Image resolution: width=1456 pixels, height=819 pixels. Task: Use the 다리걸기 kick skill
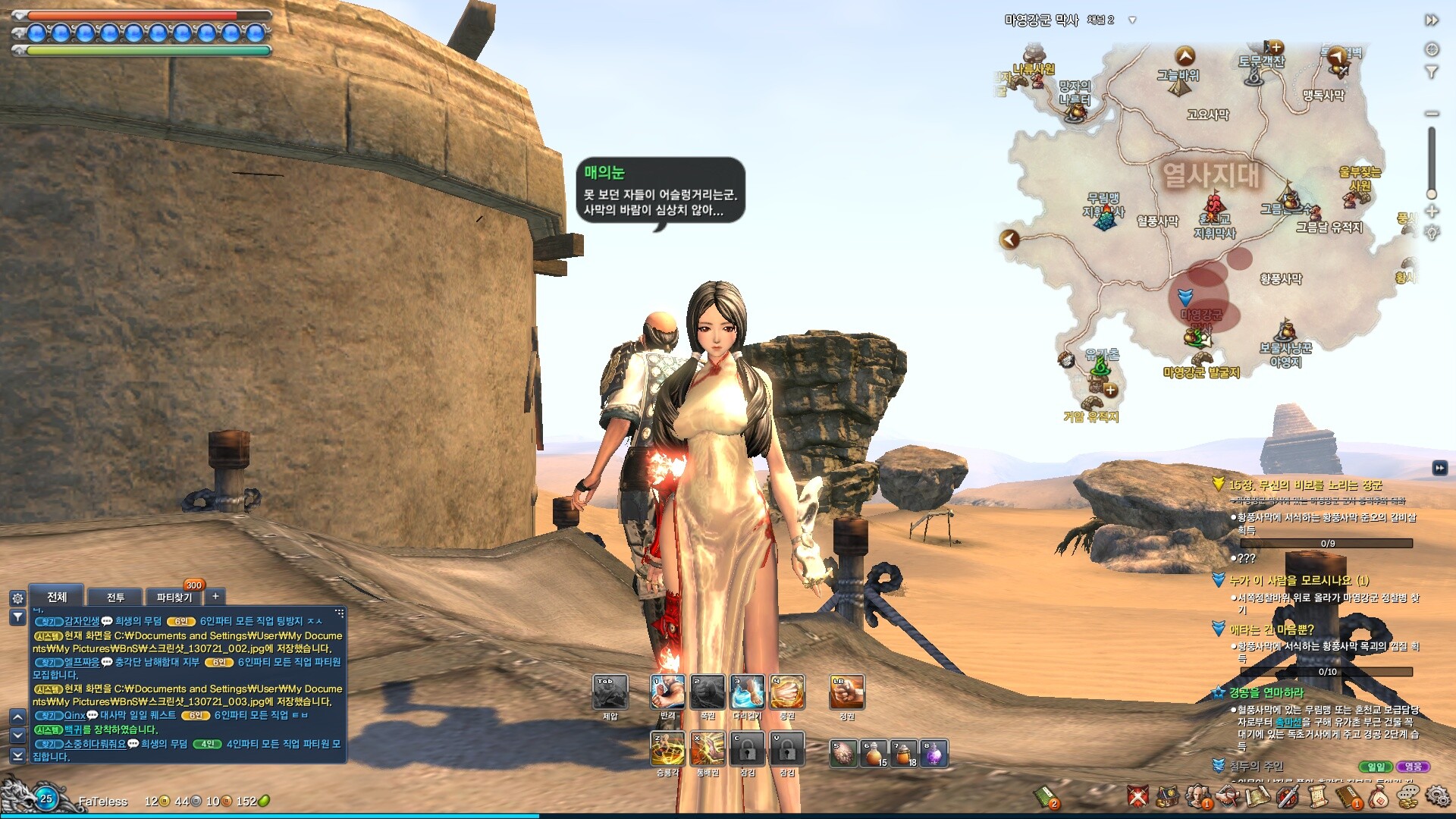click(x=748, y=692)
